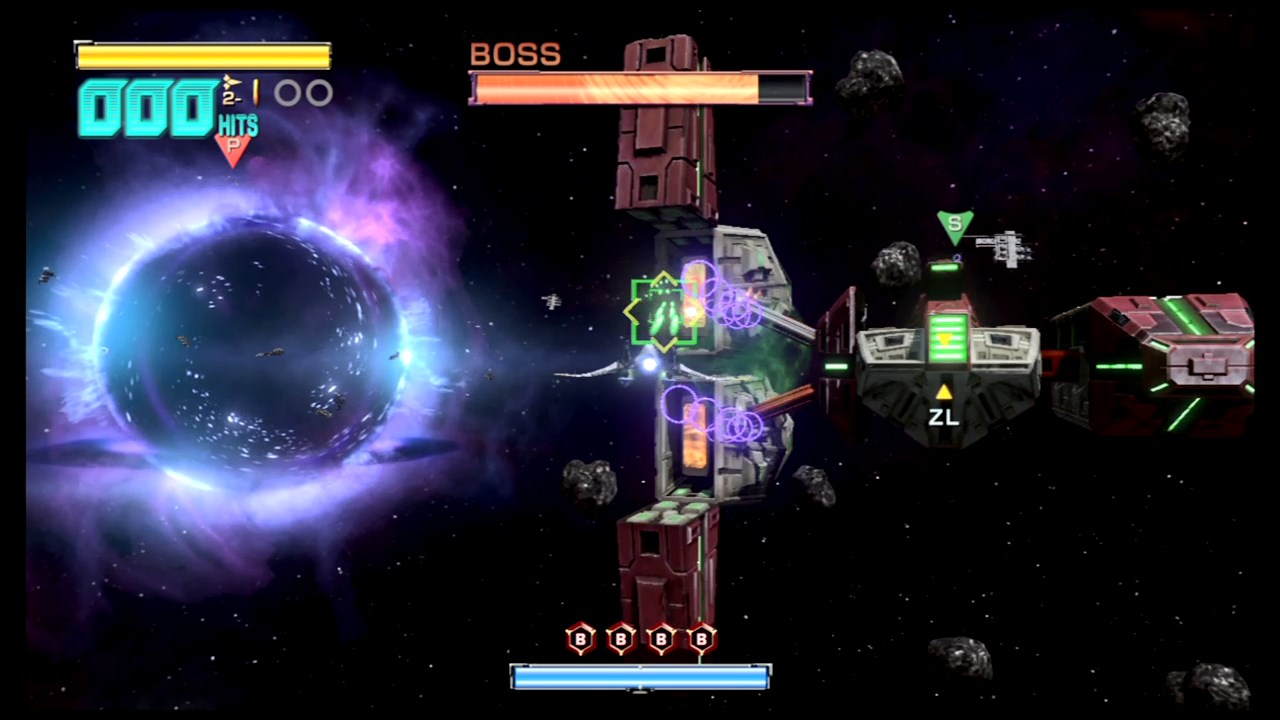Select the Arwing lives icon showing 2
Viewport: 1280px width, 720px height.
[x=230, y=90]
